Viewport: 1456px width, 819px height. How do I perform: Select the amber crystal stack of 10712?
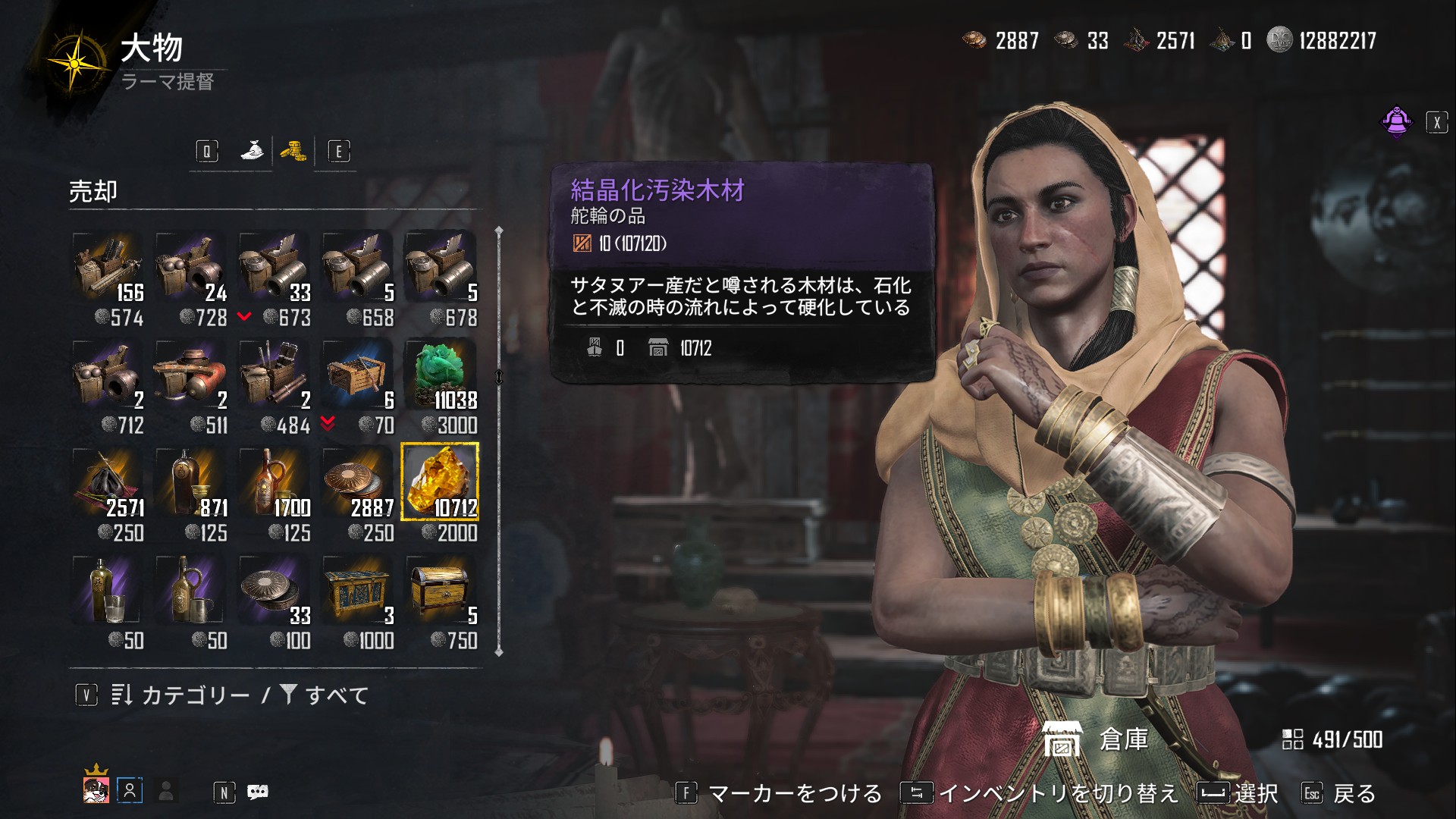pyautogui.click(x=440, y=483)
